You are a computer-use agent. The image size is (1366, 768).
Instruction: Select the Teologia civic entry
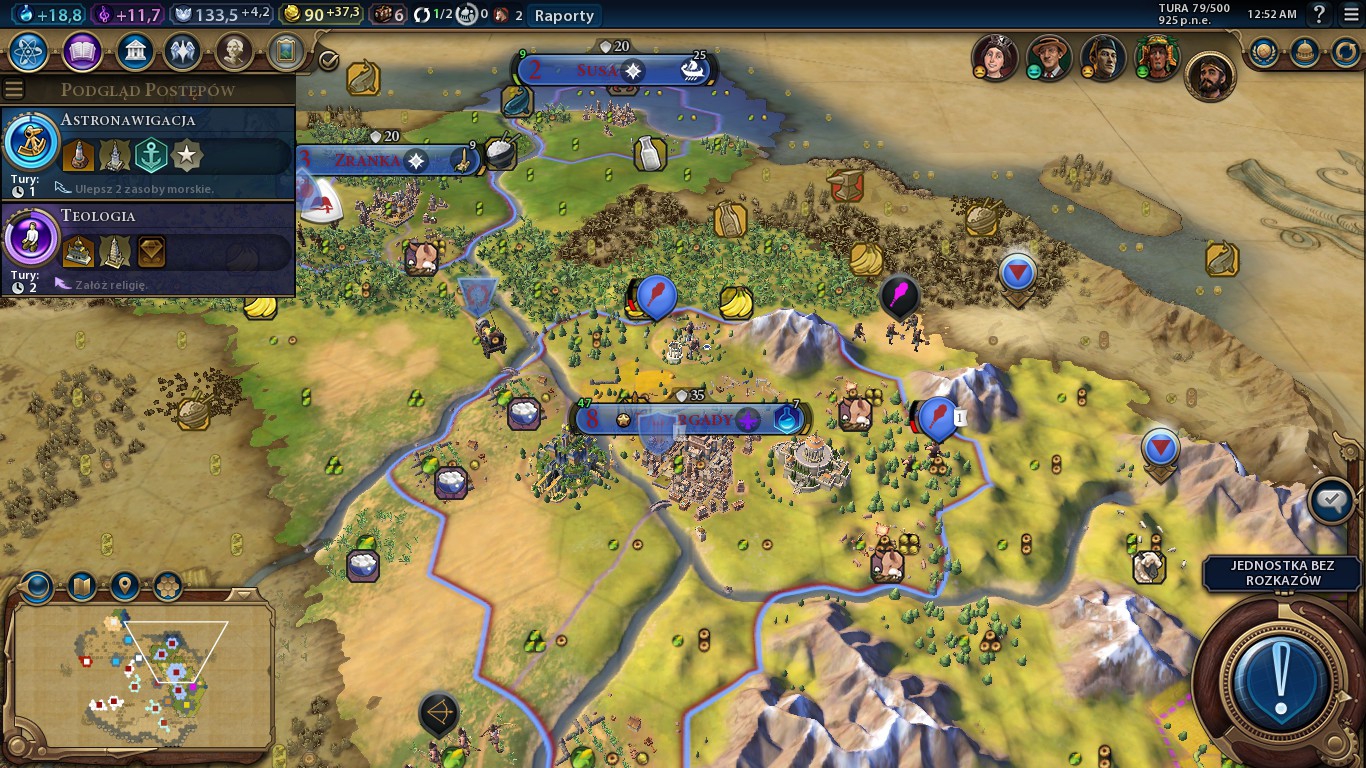click(x=148, y=249)
